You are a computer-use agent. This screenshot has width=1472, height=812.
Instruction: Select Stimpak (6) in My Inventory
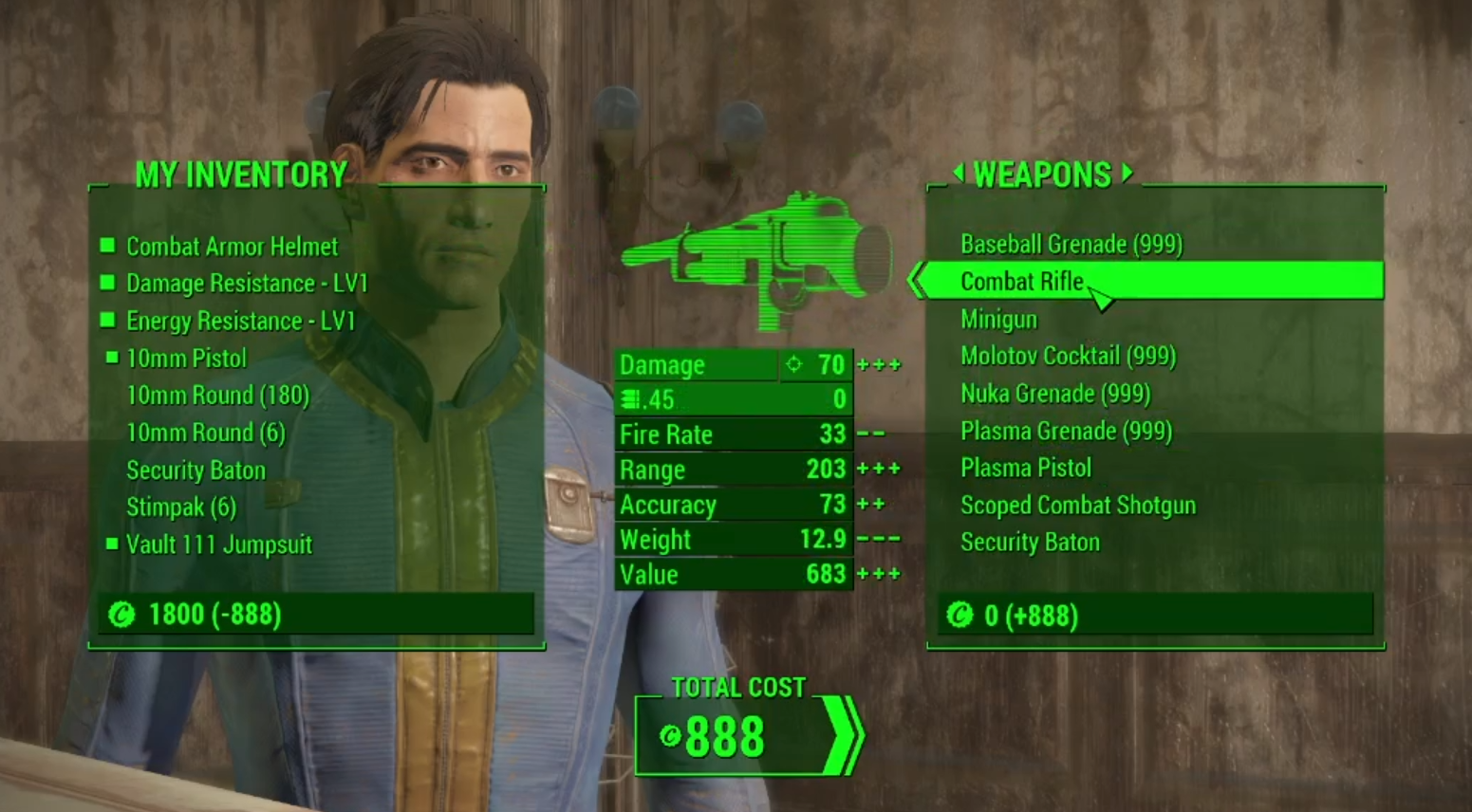pos(180,507)
